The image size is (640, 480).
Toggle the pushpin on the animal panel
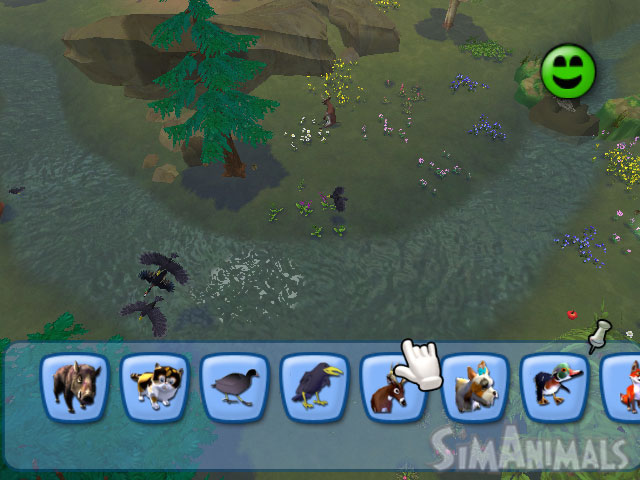click(x=599, y=335)
